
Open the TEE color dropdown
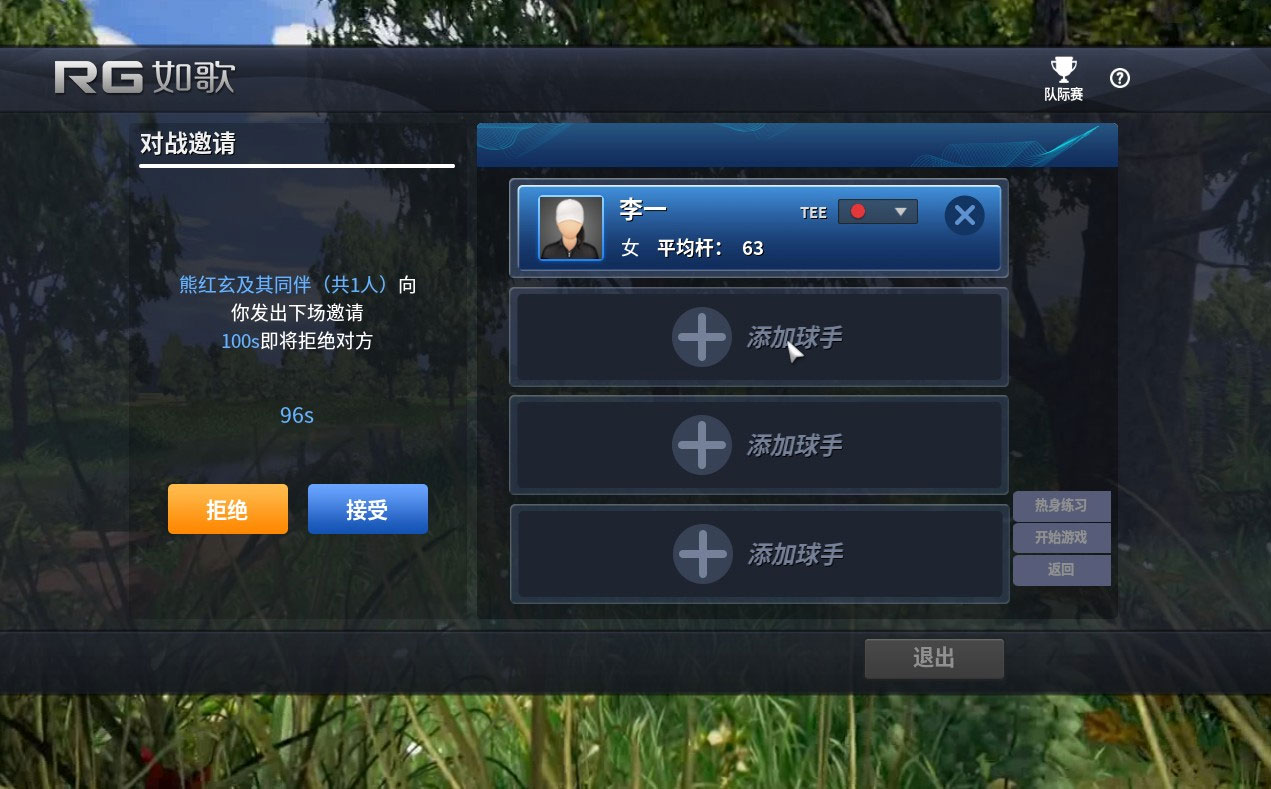click(x=878, y=212)
